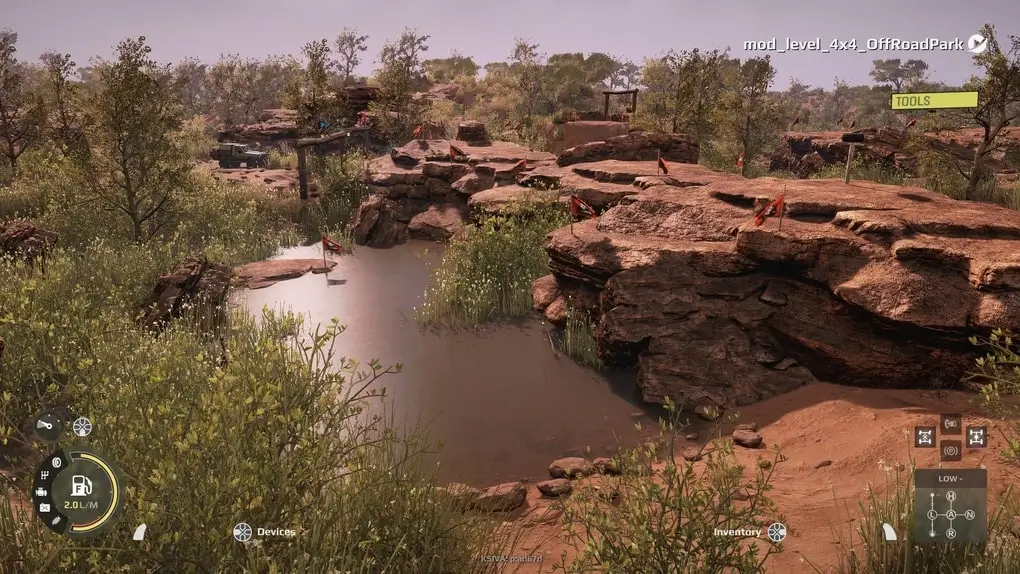Select the yellow TOOLS waypoint marker
The image size is (1020, 574).
point(934,100)
